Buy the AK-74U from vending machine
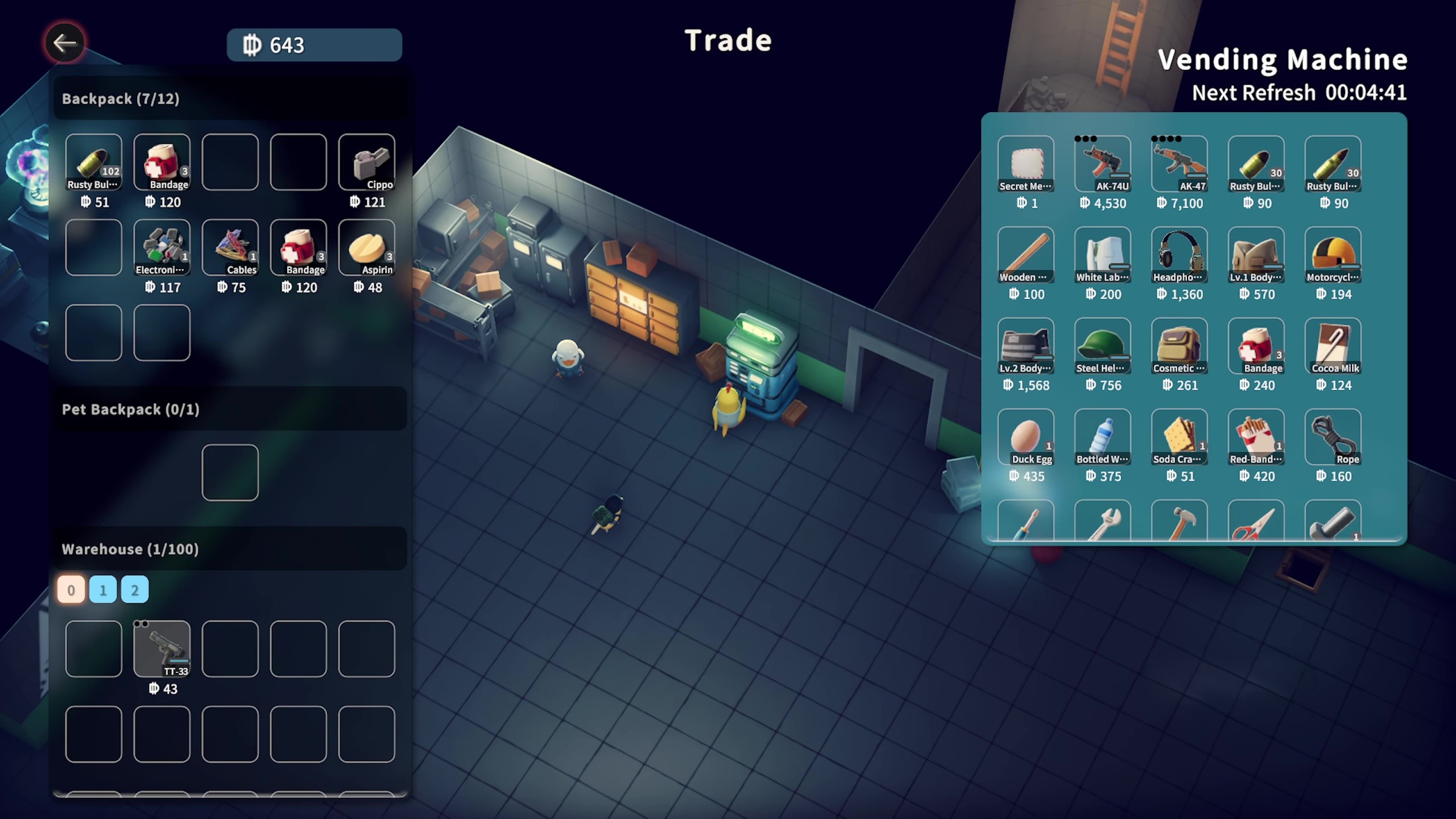 (x=1102, y=164)
